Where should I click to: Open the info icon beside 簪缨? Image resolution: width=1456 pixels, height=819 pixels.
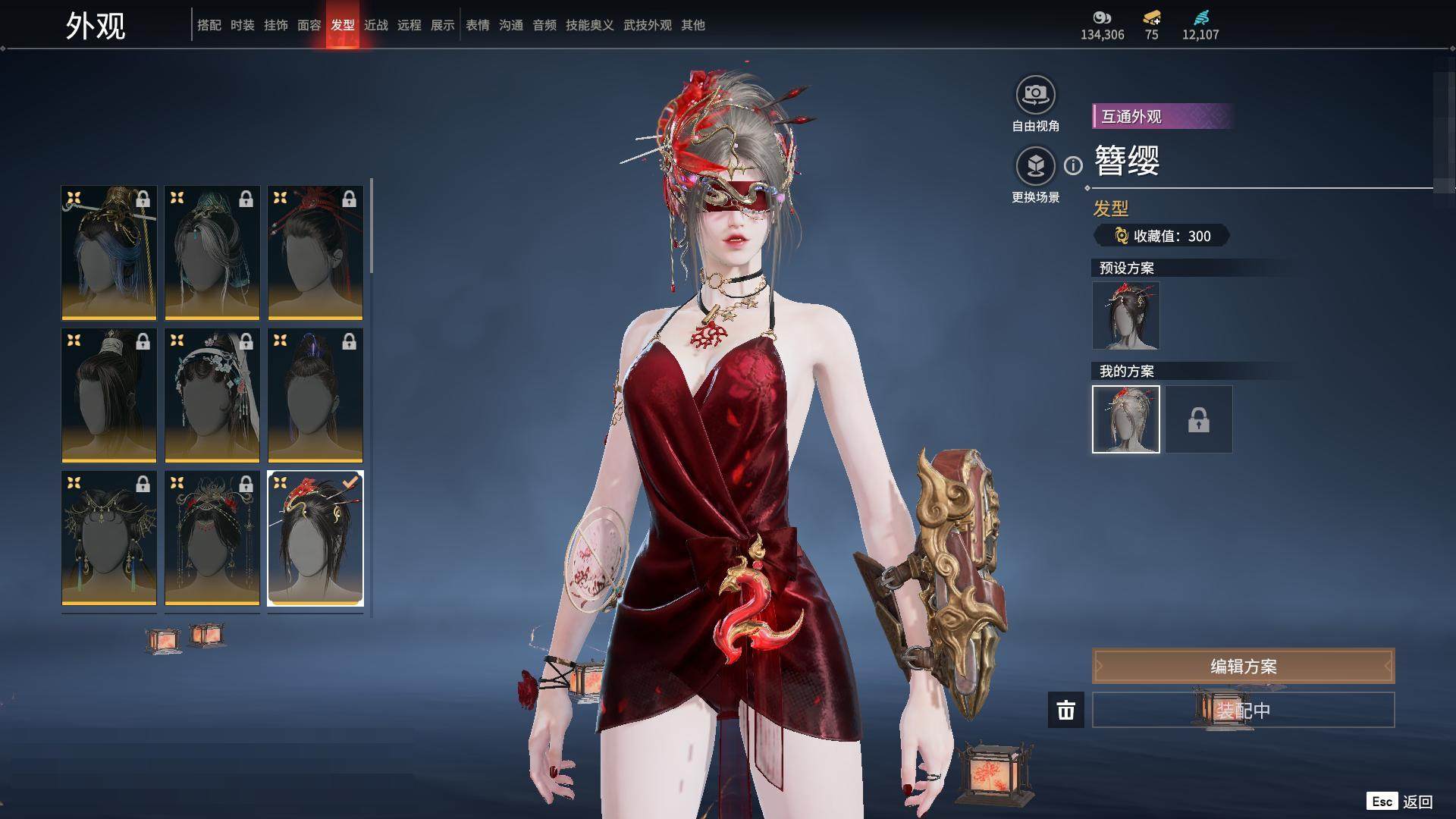coord(1073,165)
